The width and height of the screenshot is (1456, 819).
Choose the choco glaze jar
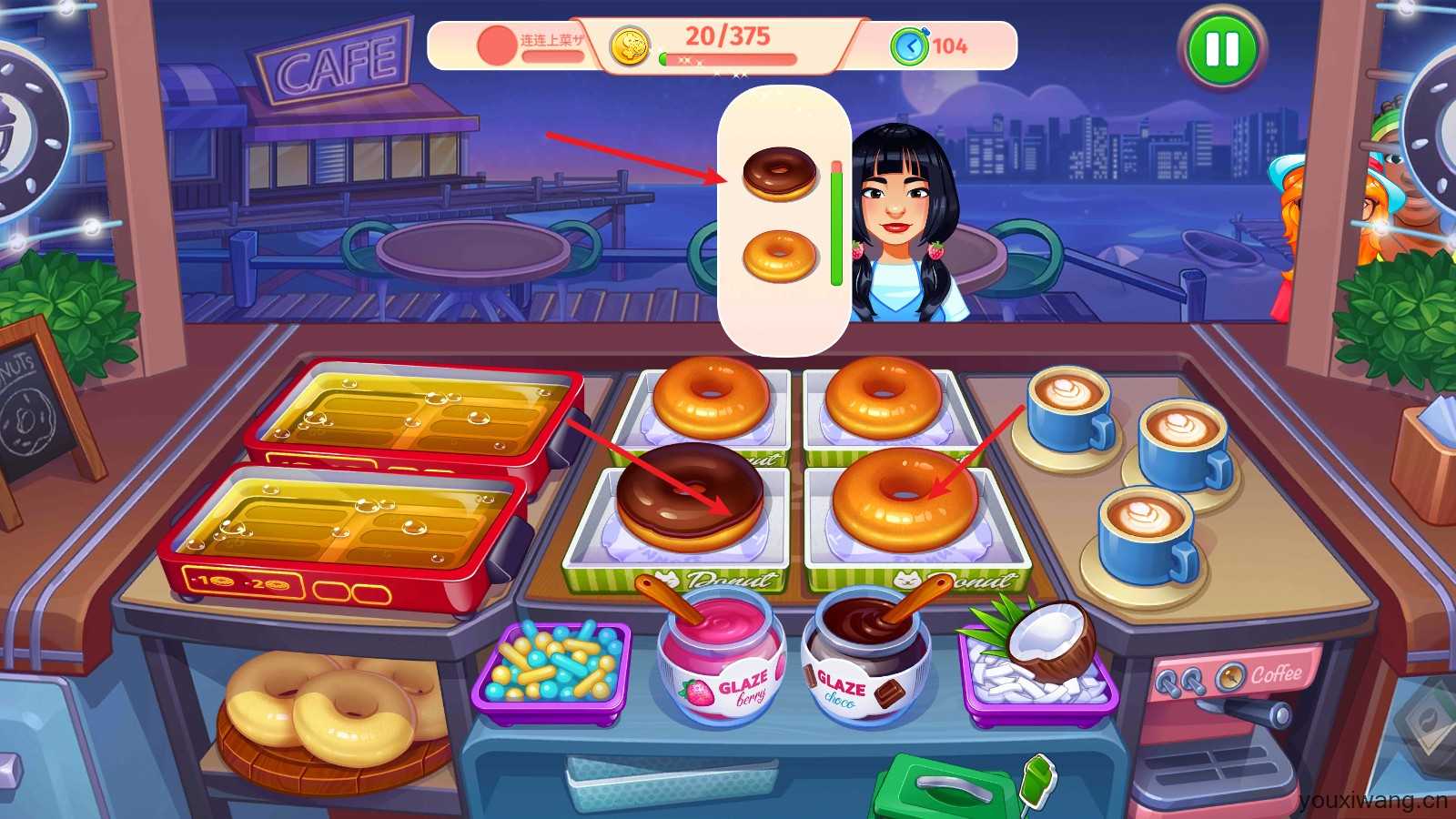864,657
